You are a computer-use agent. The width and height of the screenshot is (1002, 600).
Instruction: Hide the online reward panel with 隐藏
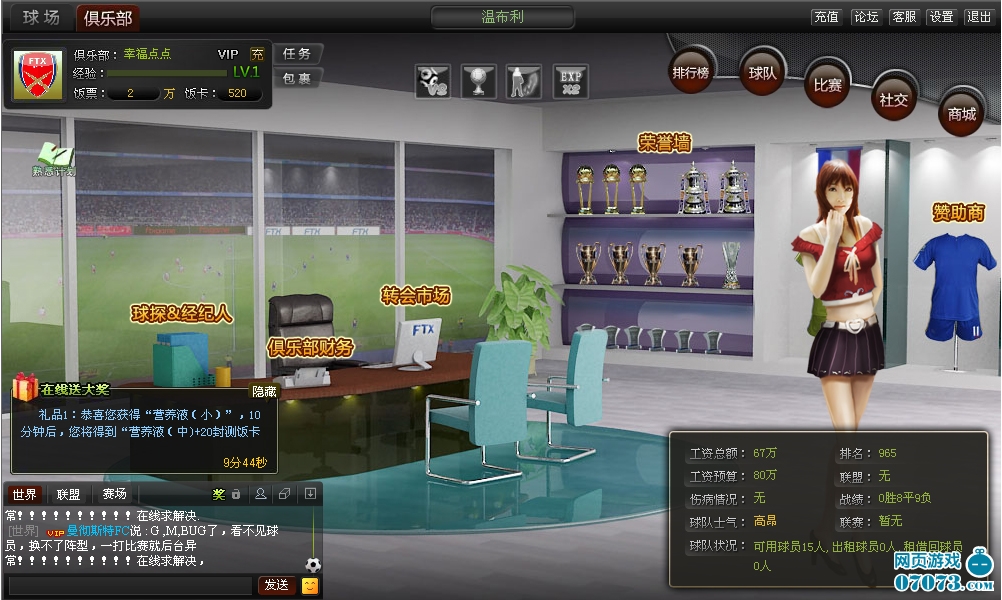click(x=264, y=392)
